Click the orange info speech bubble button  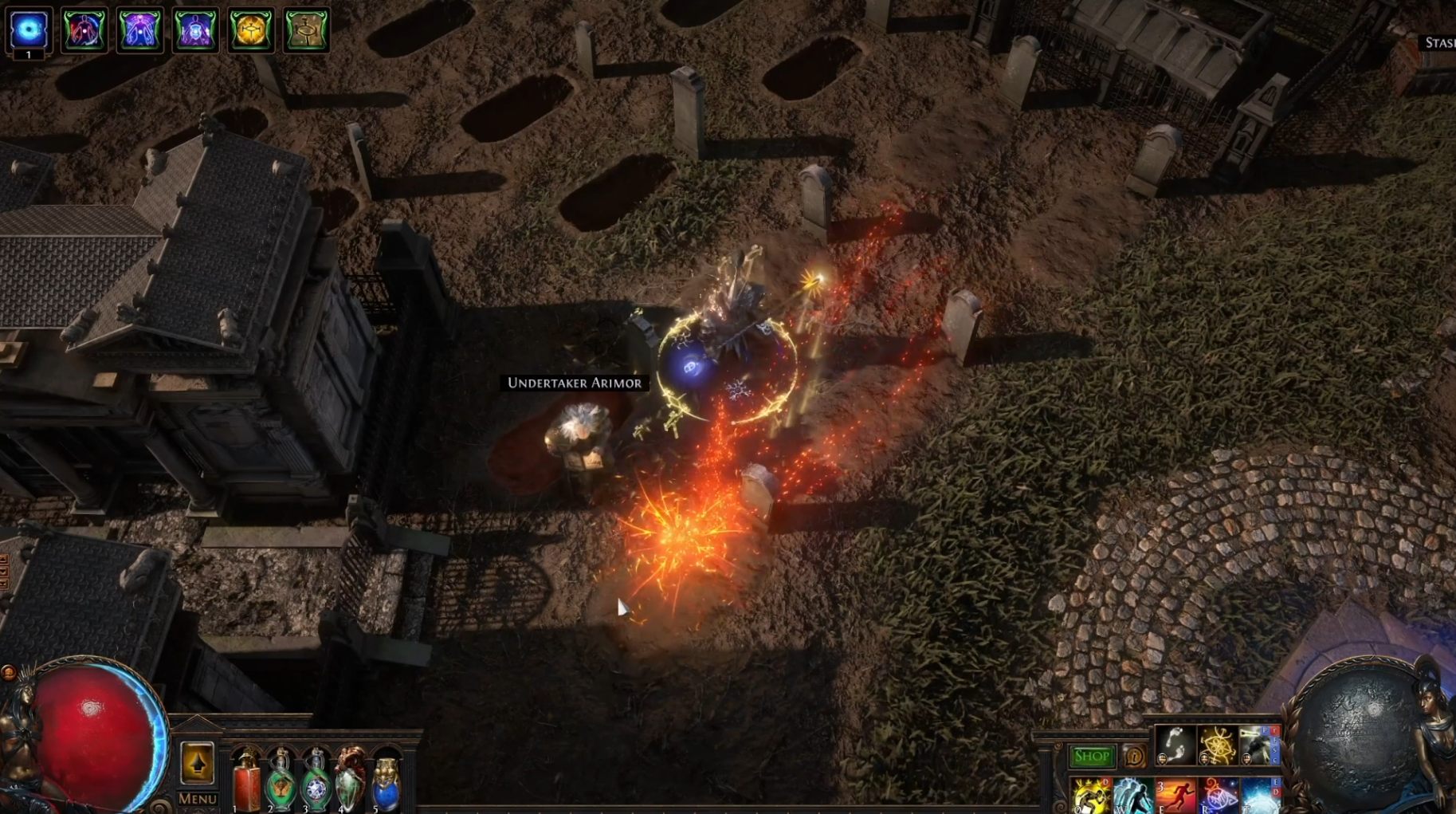pyautogui.click(x=1133, y=756)
